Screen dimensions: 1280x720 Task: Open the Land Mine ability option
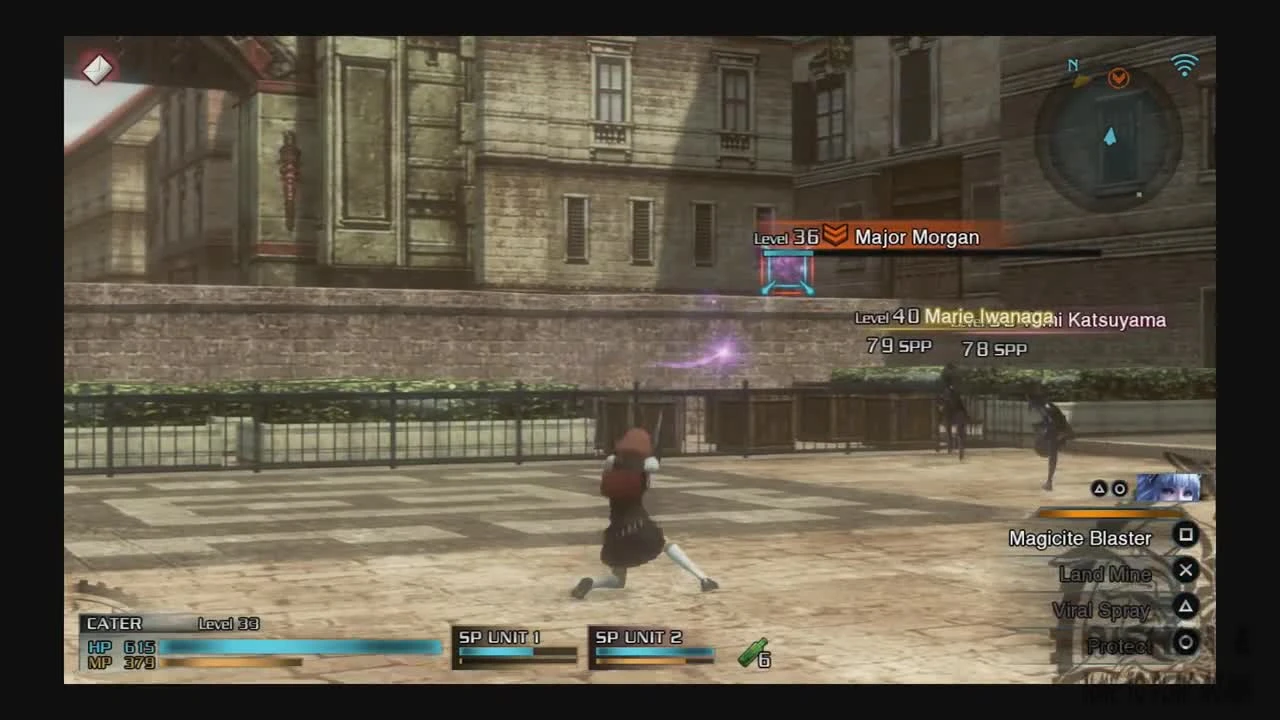pyautogui.click(x=1106, y=574)
